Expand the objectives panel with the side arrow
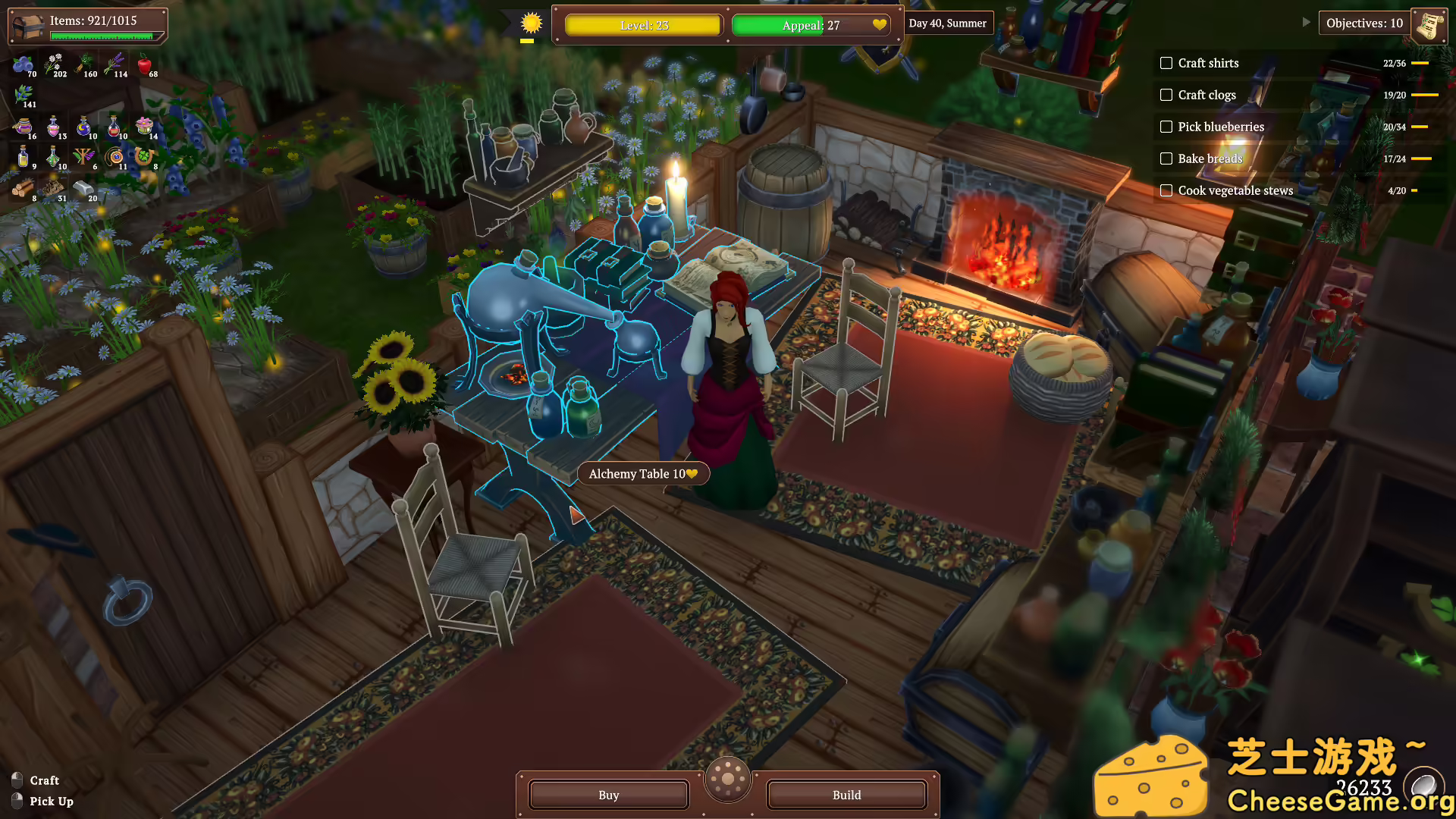The image size is (1456, 819). (1306, 22)
